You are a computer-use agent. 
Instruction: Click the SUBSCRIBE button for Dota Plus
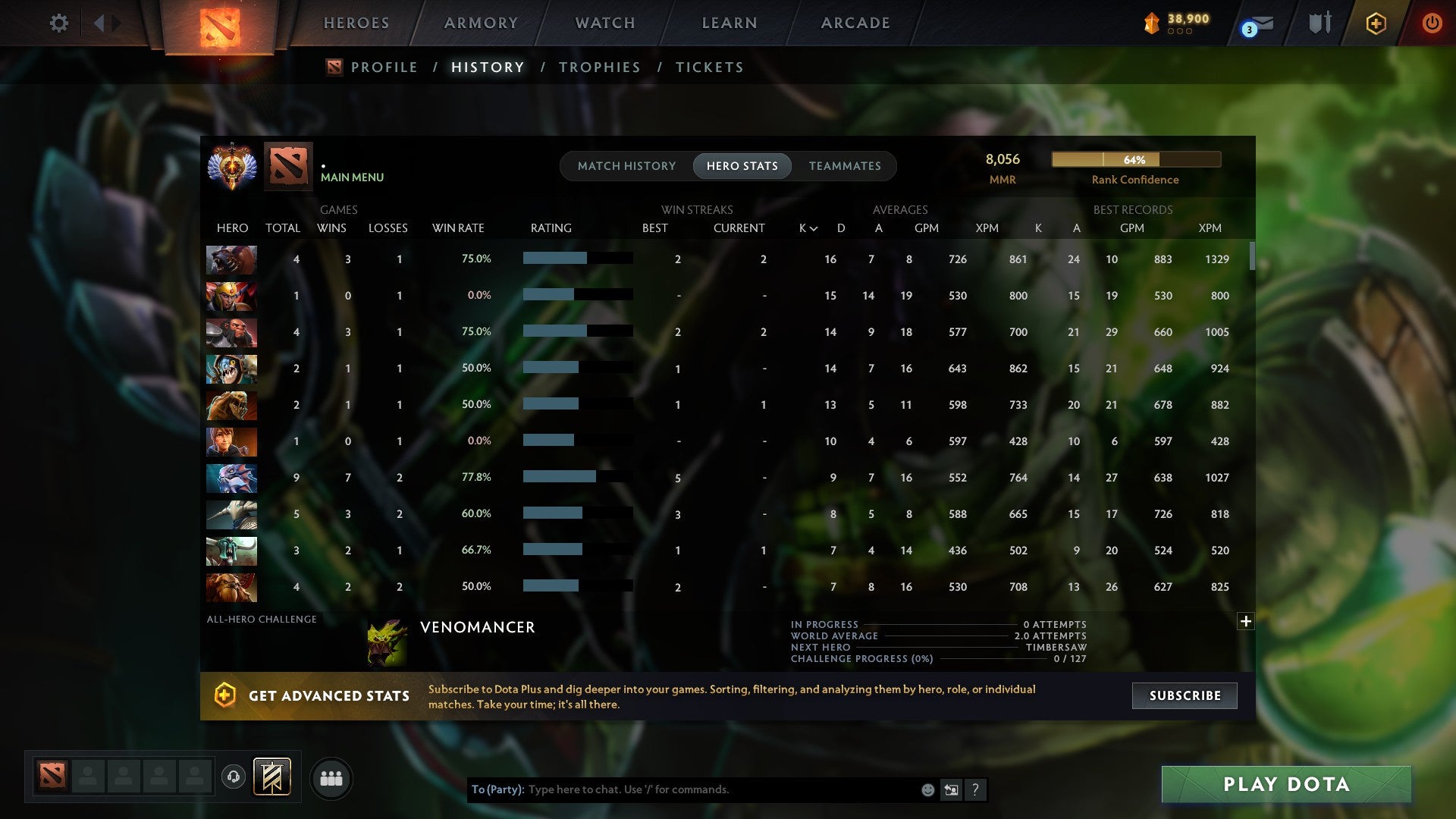click(1184, 695)
